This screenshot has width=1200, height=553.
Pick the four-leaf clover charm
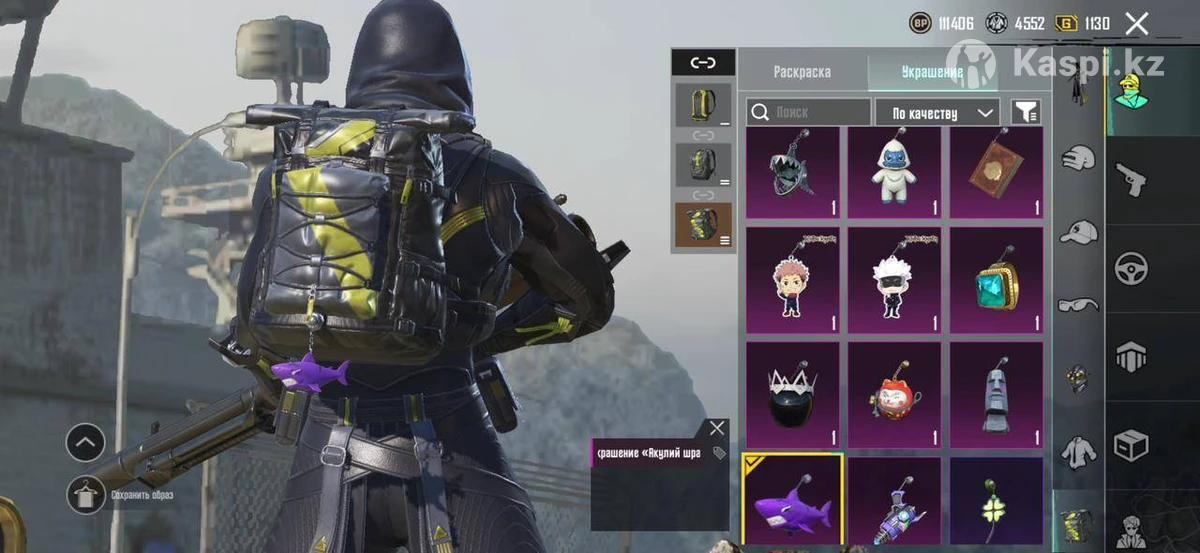[x=996, y=499]
